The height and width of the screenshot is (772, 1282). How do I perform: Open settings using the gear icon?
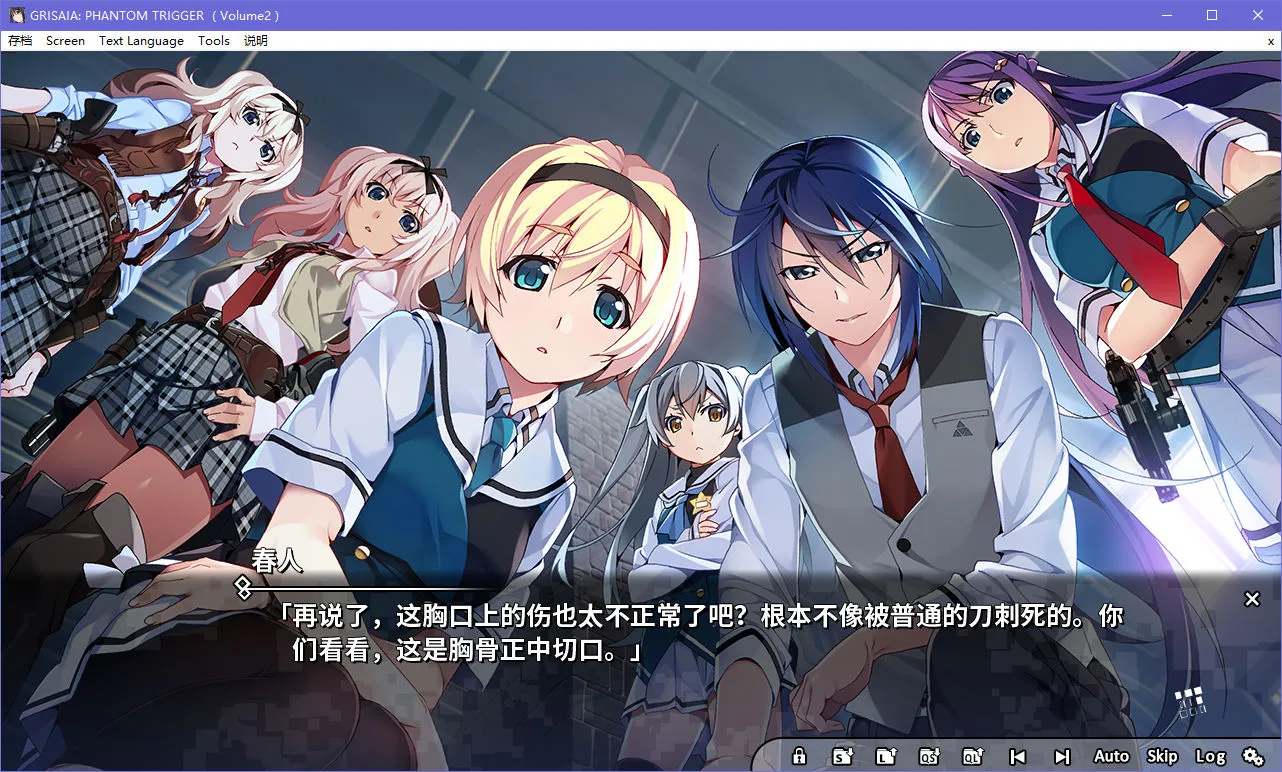[x=1254, y=756]
